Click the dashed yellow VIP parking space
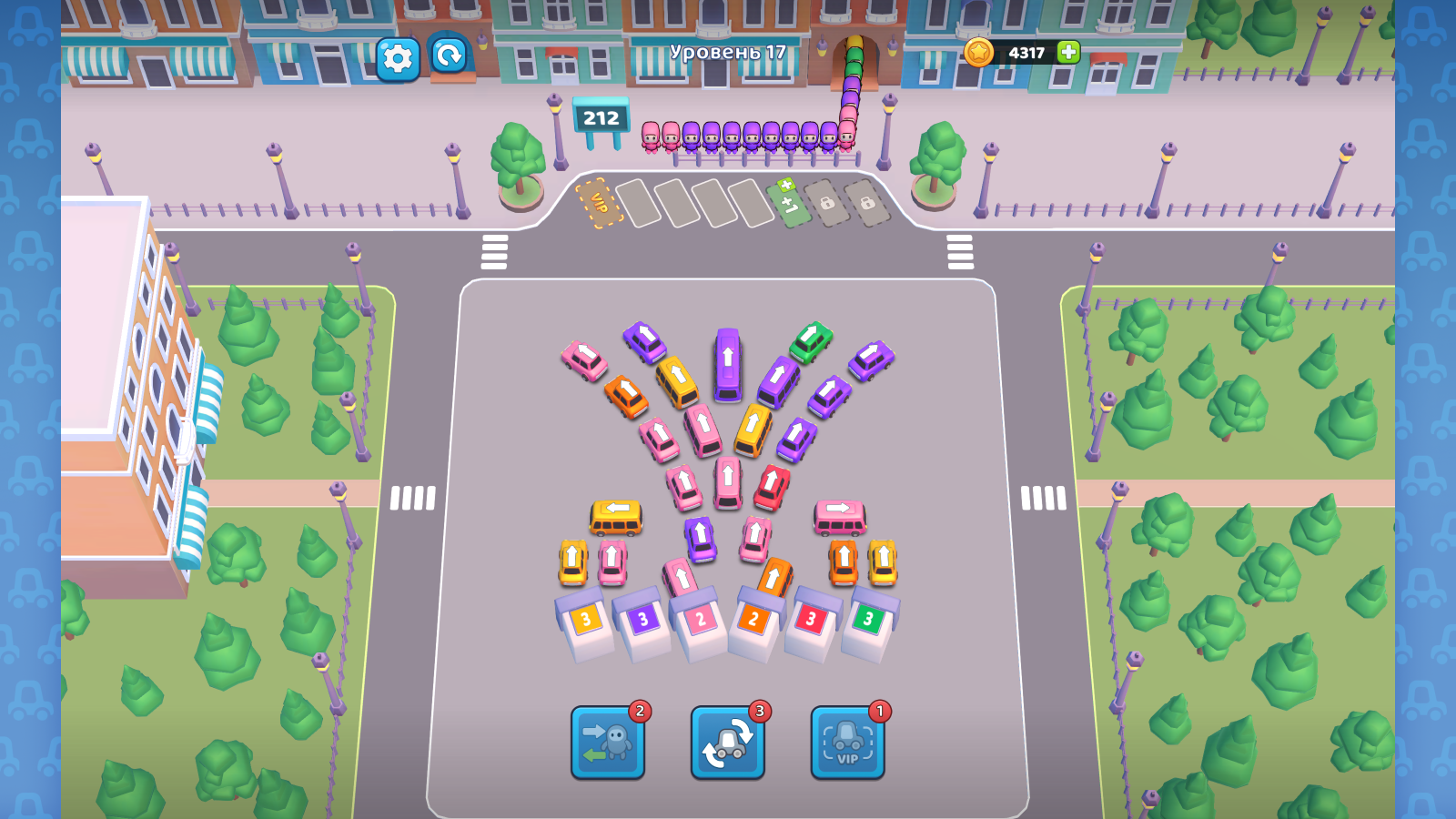This screenshot has width=1456, height=819. click(x=598, y=203)
